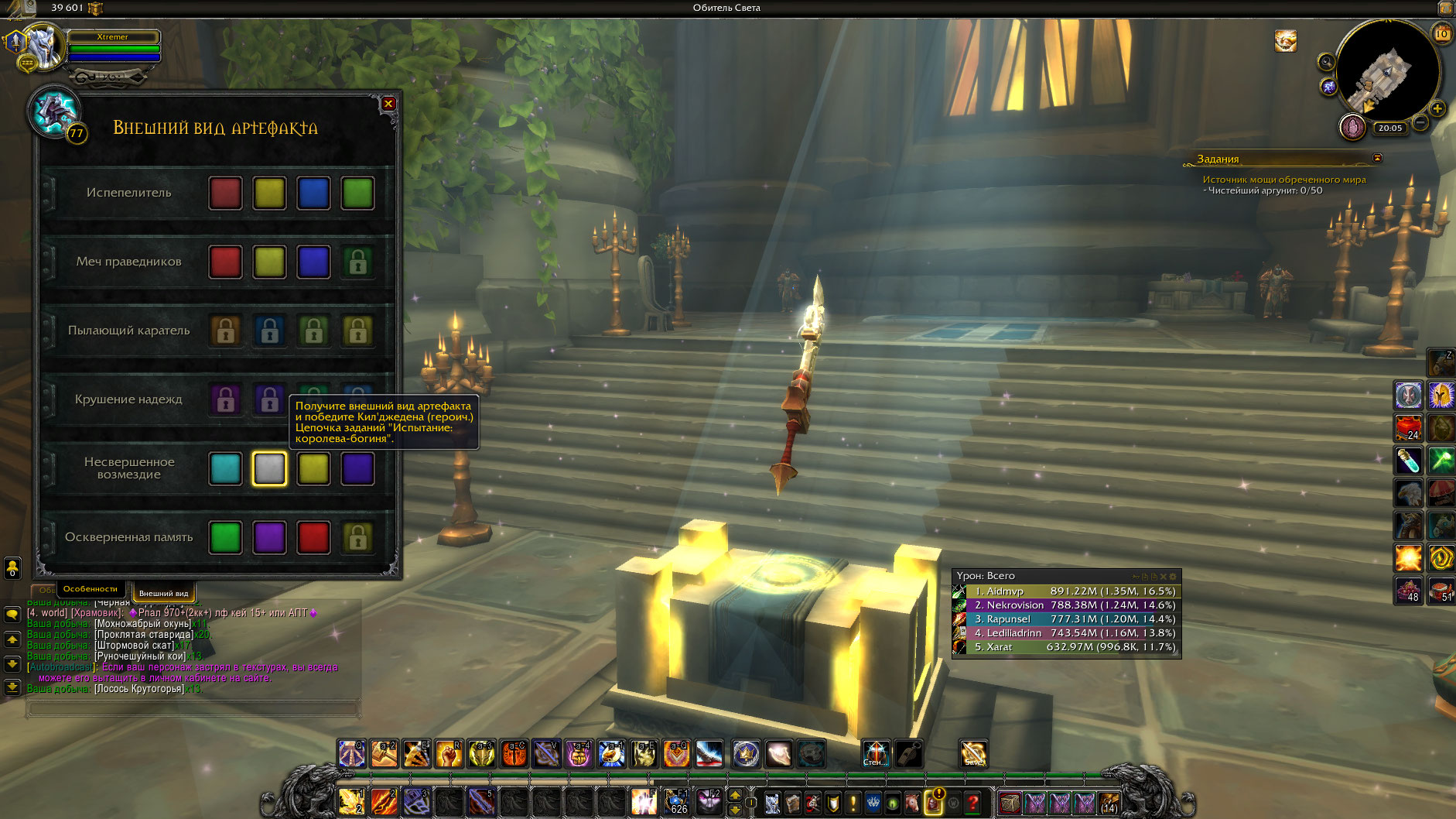Viewport: 1456px width, 819px height.
Task: Choose blue Испепелитель color swatch
Action: tap(313, 194)
